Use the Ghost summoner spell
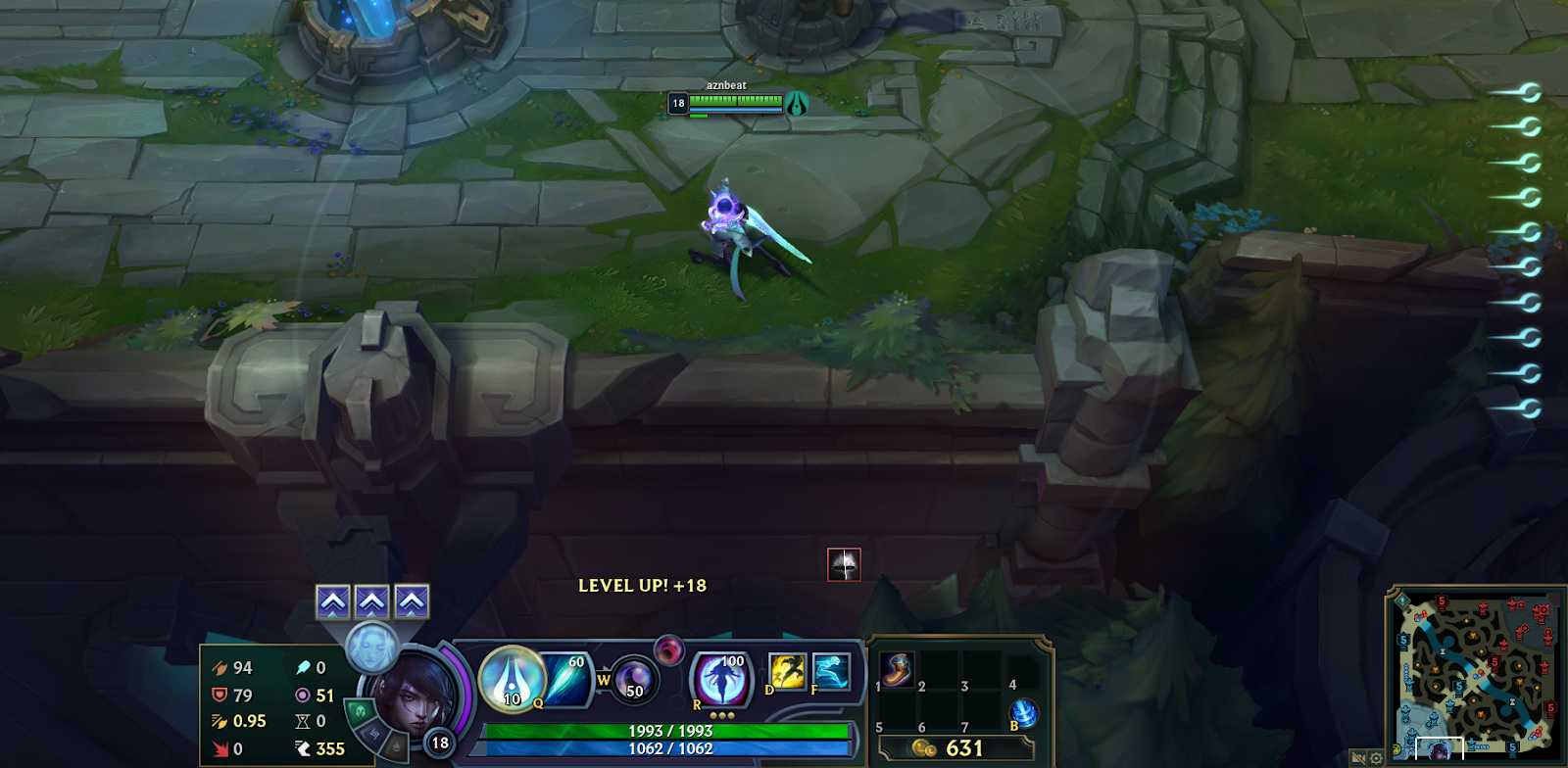Image resolution: width=1568 pixels, height=768 pixels. (x=831, y=671)
